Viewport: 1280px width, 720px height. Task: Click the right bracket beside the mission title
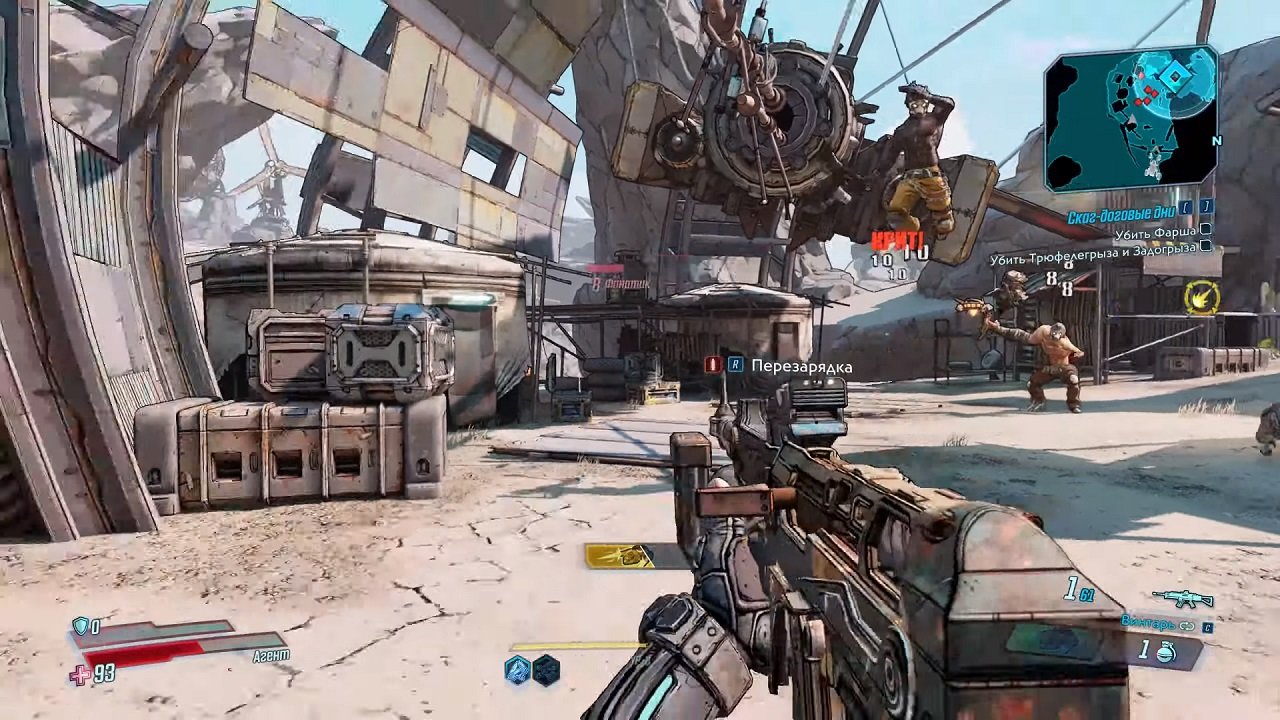click(1206, 208)
